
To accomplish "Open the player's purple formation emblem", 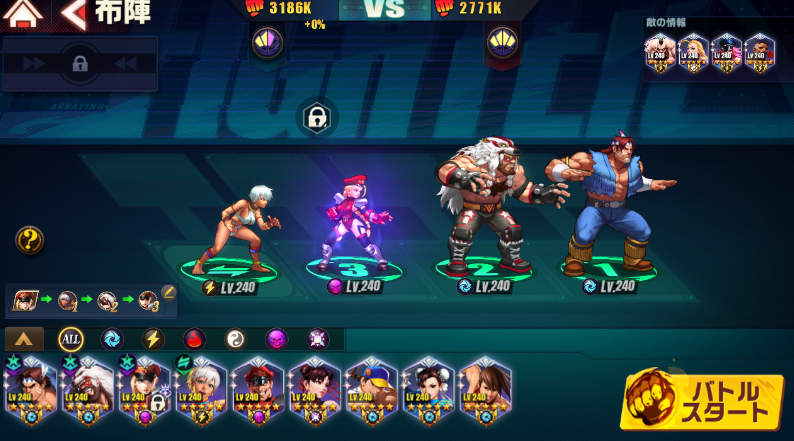I will click(268, 42).
